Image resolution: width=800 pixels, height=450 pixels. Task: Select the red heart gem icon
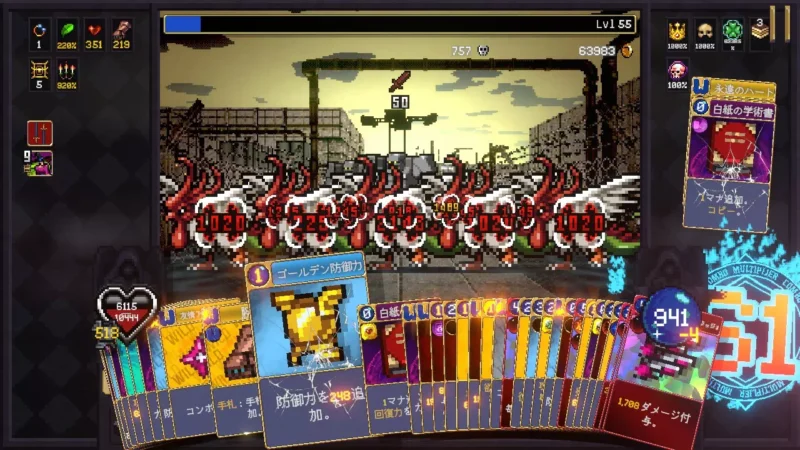[x=95, y=30]
